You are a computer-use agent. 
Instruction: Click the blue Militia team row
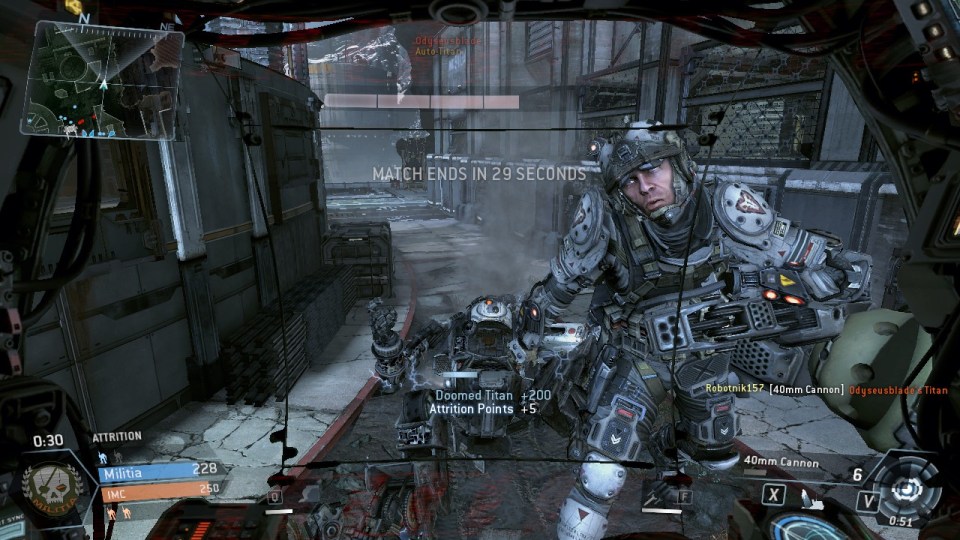pyautogui.click(x=160, y=471)
